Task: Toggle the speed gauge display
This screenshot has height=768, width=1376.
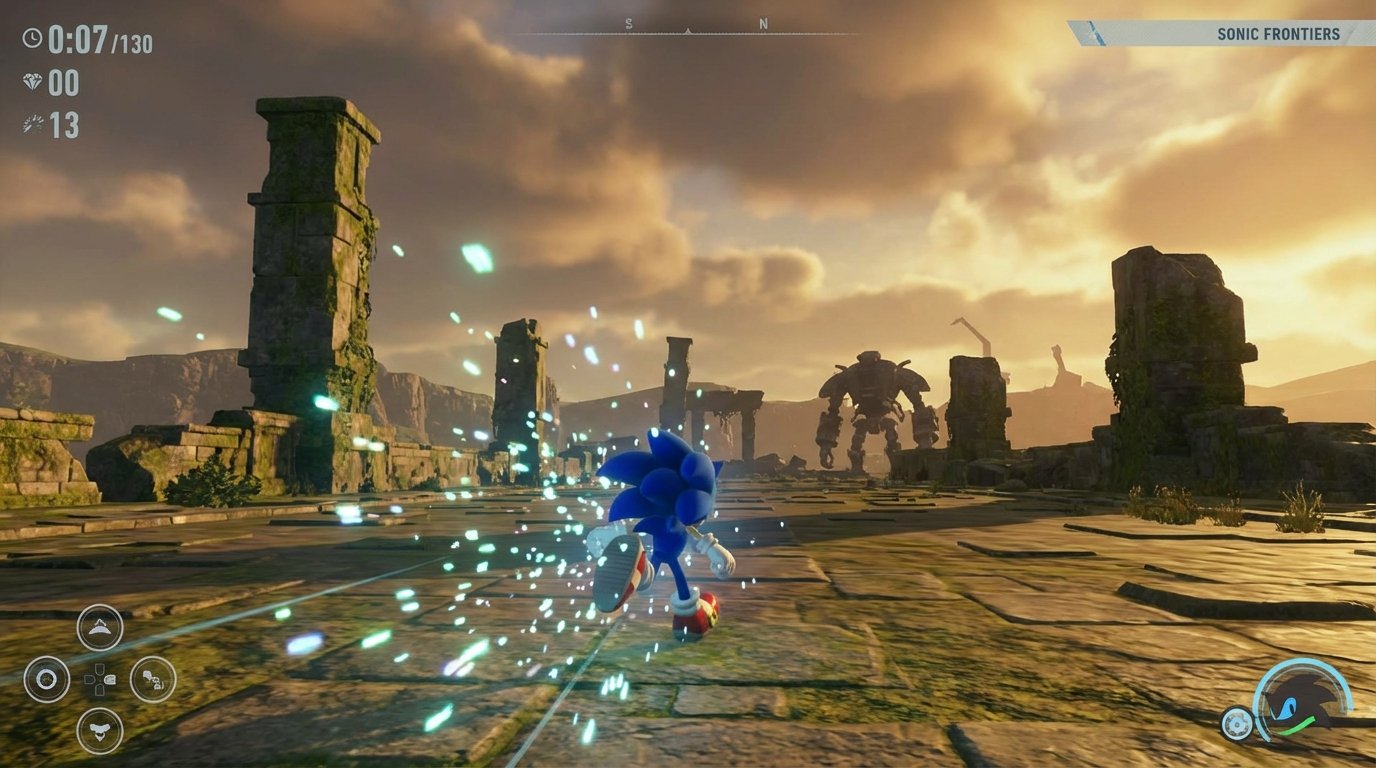Action: (x=1300, y=700)
